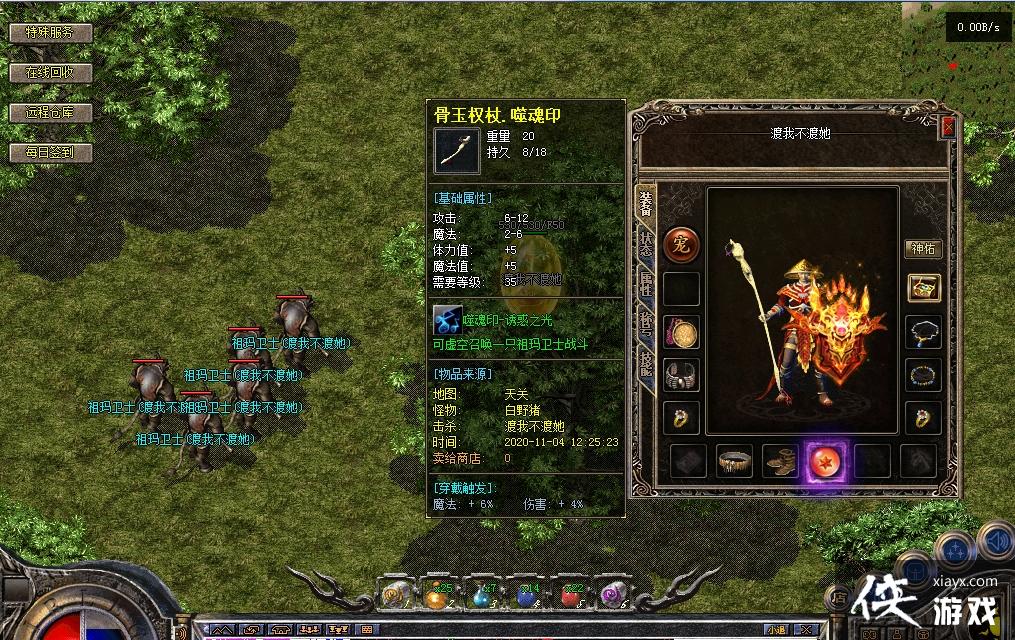Click the 在线回收 online recycle button
1015x640 pixels.
click(x=51, y=73)
